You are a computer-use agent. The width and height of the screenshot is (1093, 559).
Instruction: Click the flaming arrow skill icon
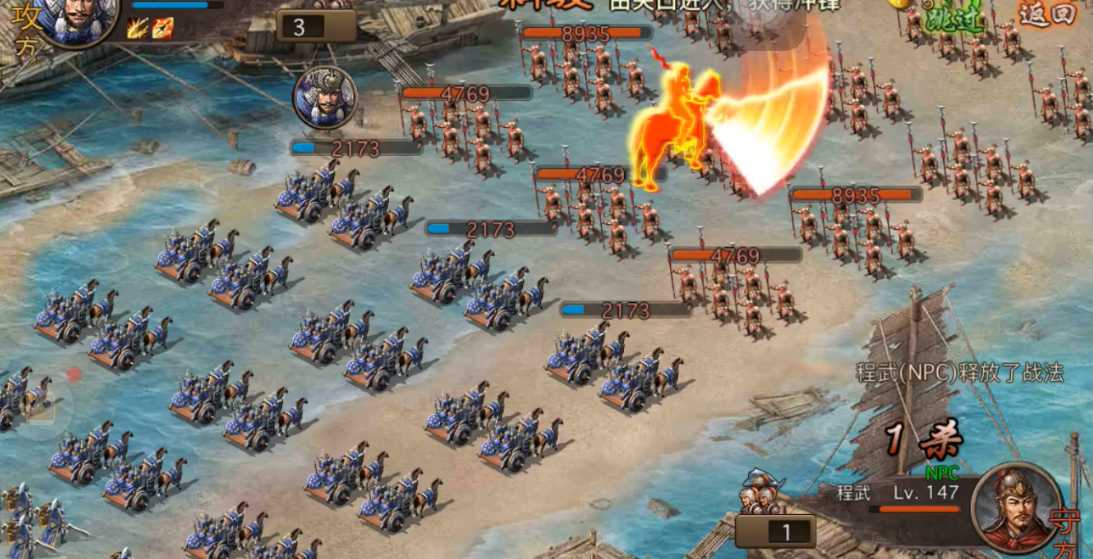(x=162, y=29)
